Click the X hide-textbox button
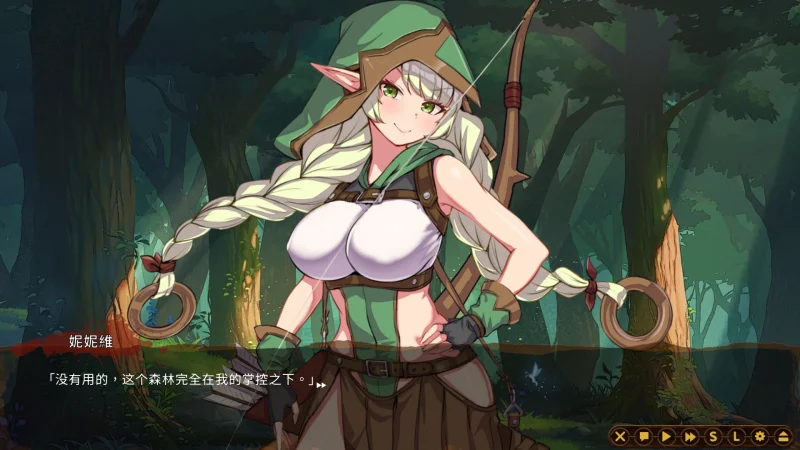 click(x=620, y=436)
